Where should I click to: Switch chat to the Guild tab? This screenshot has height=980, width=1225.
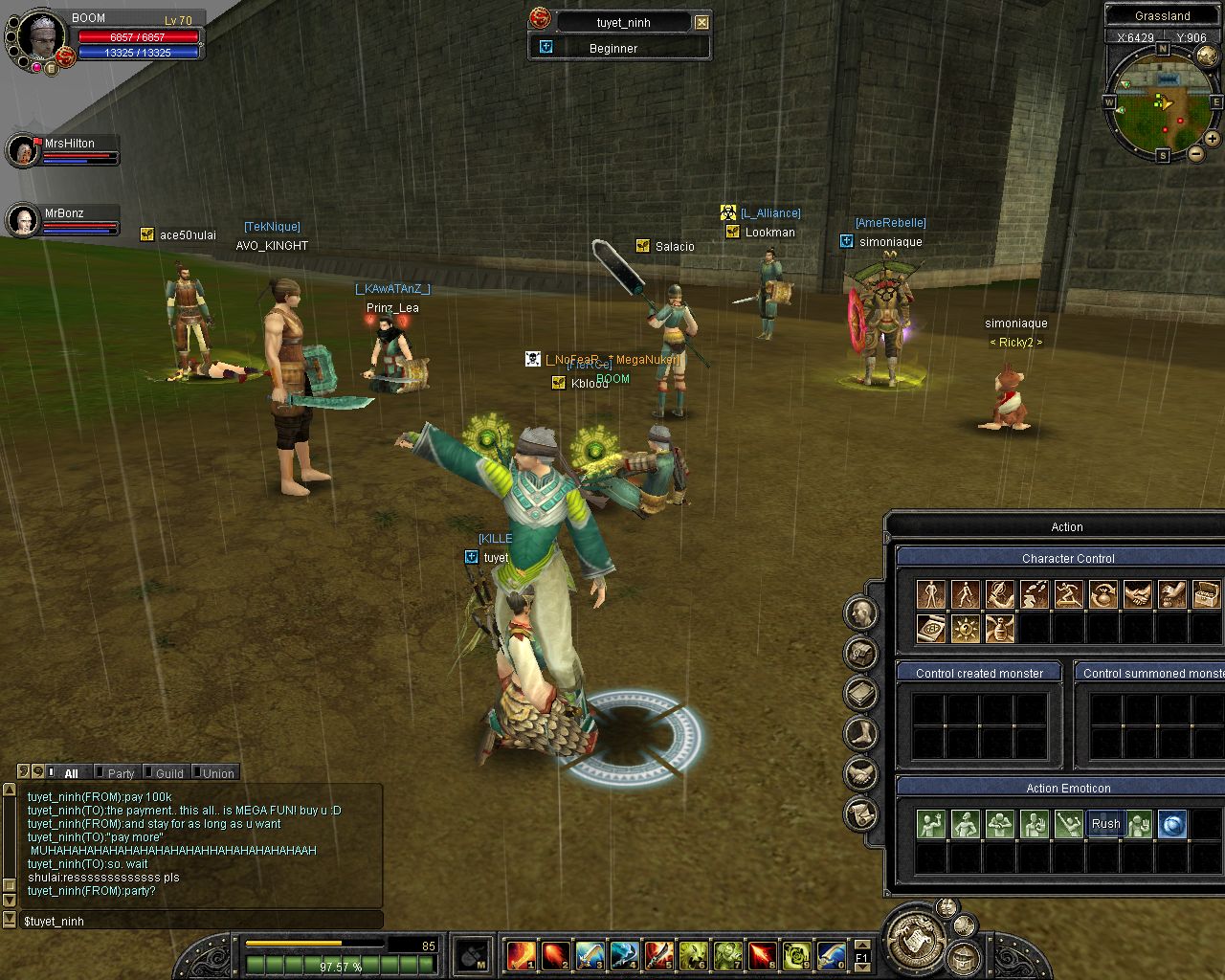click(x=167, y=773)
